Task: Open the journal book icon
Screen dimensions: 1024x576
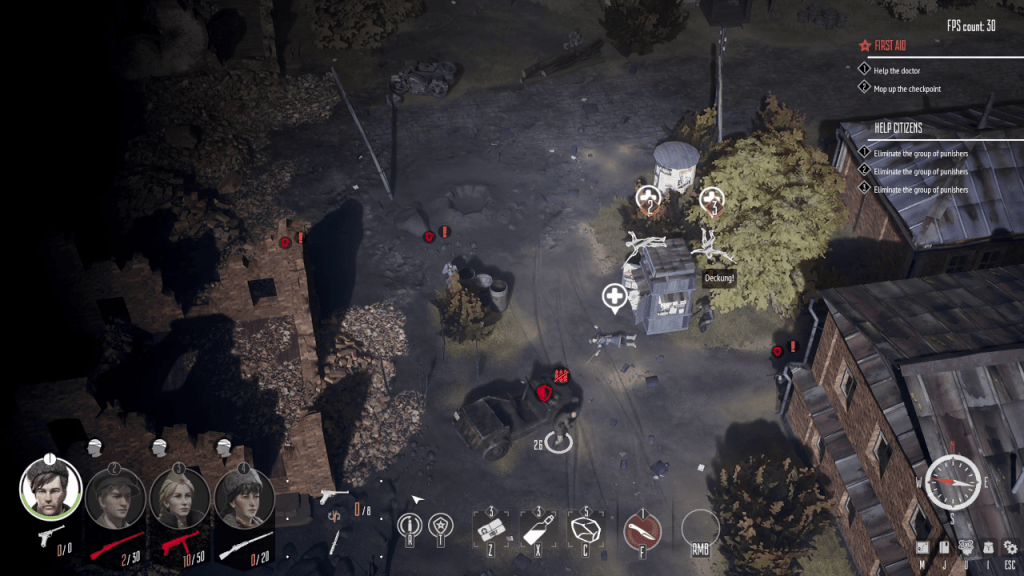Action: coord(945,548)
